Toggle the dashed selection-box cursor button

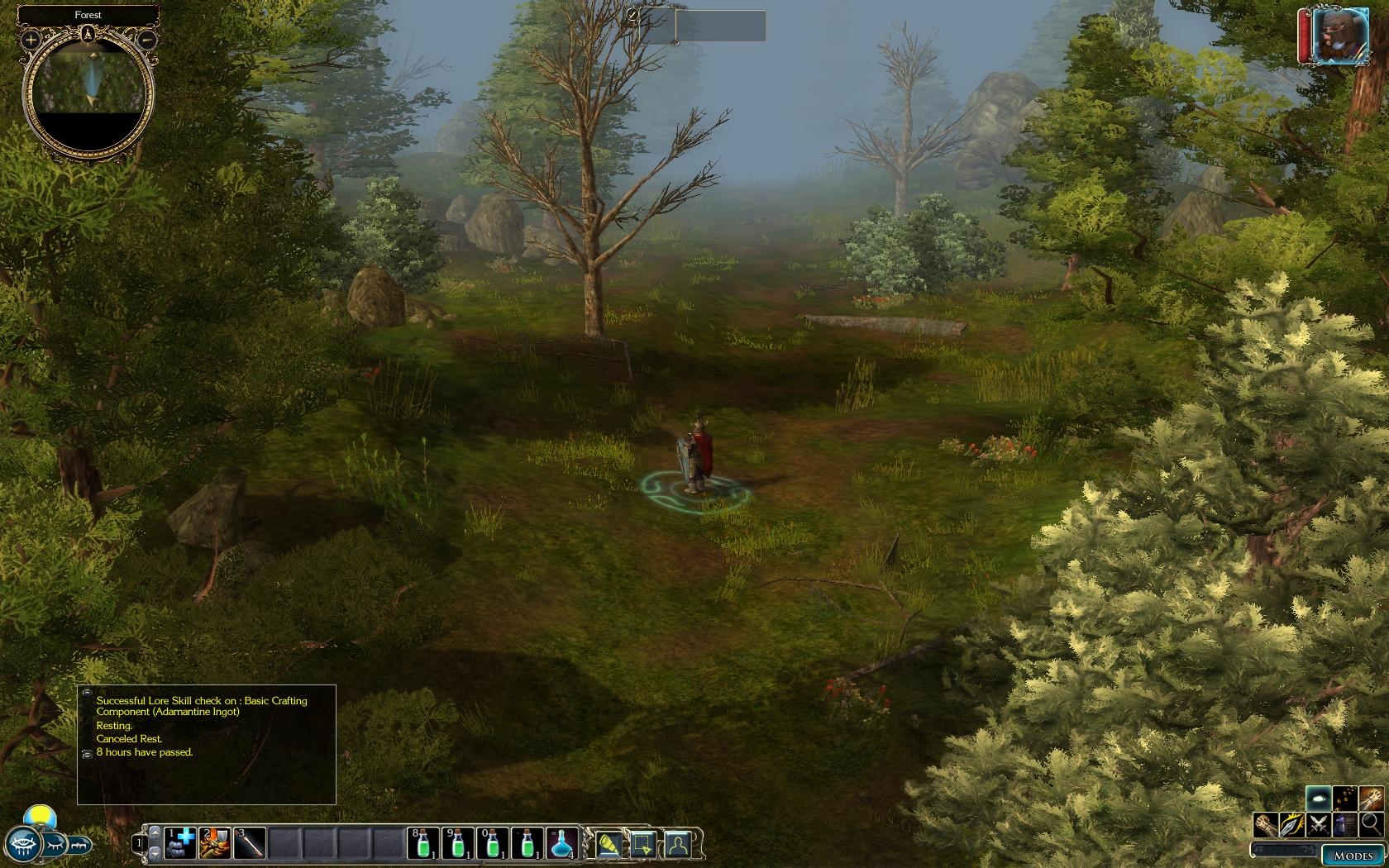click(643, 843)
